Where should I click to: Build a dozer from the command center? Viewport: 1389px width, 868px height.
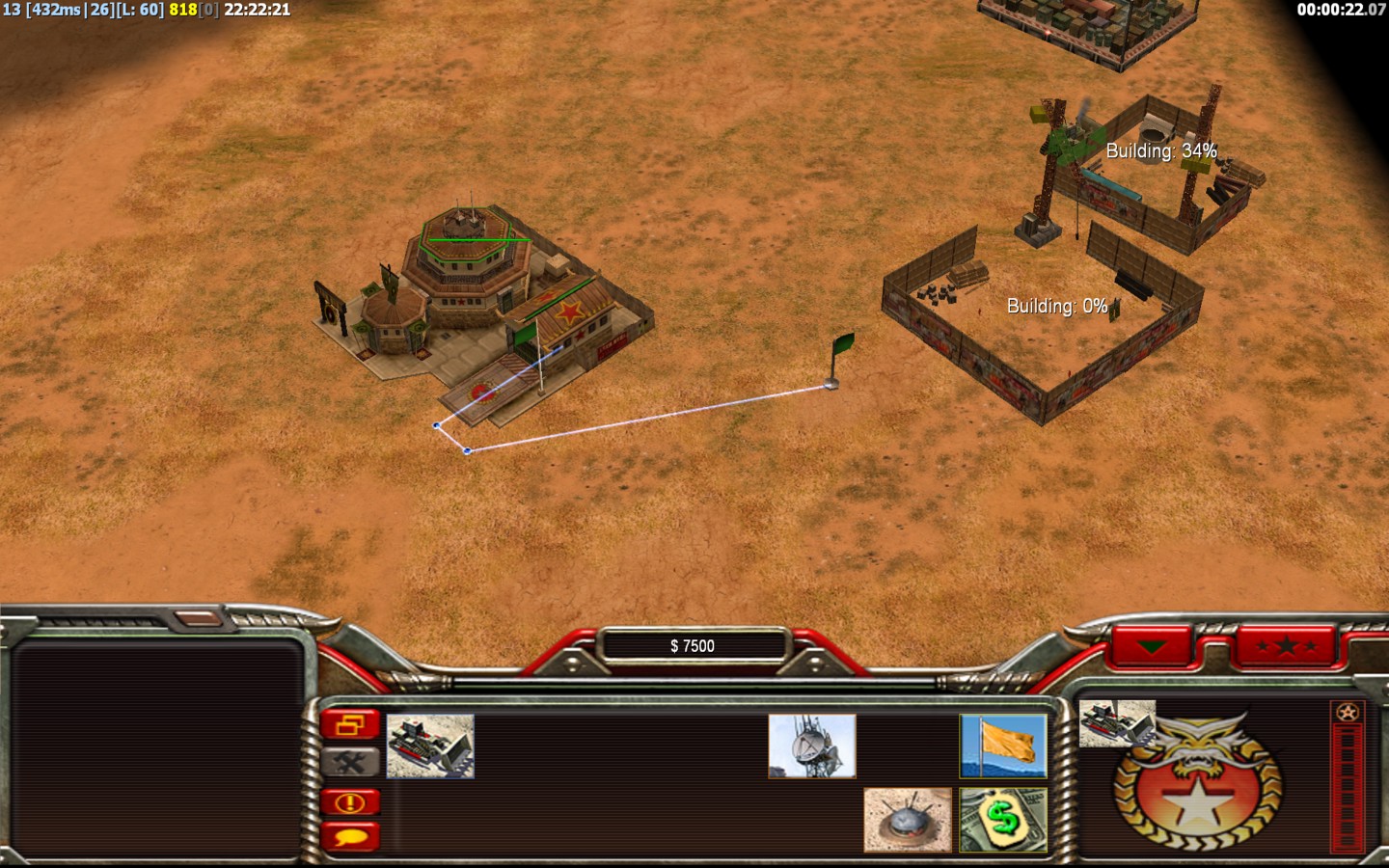pyautogui.click(x=430, y=746)
